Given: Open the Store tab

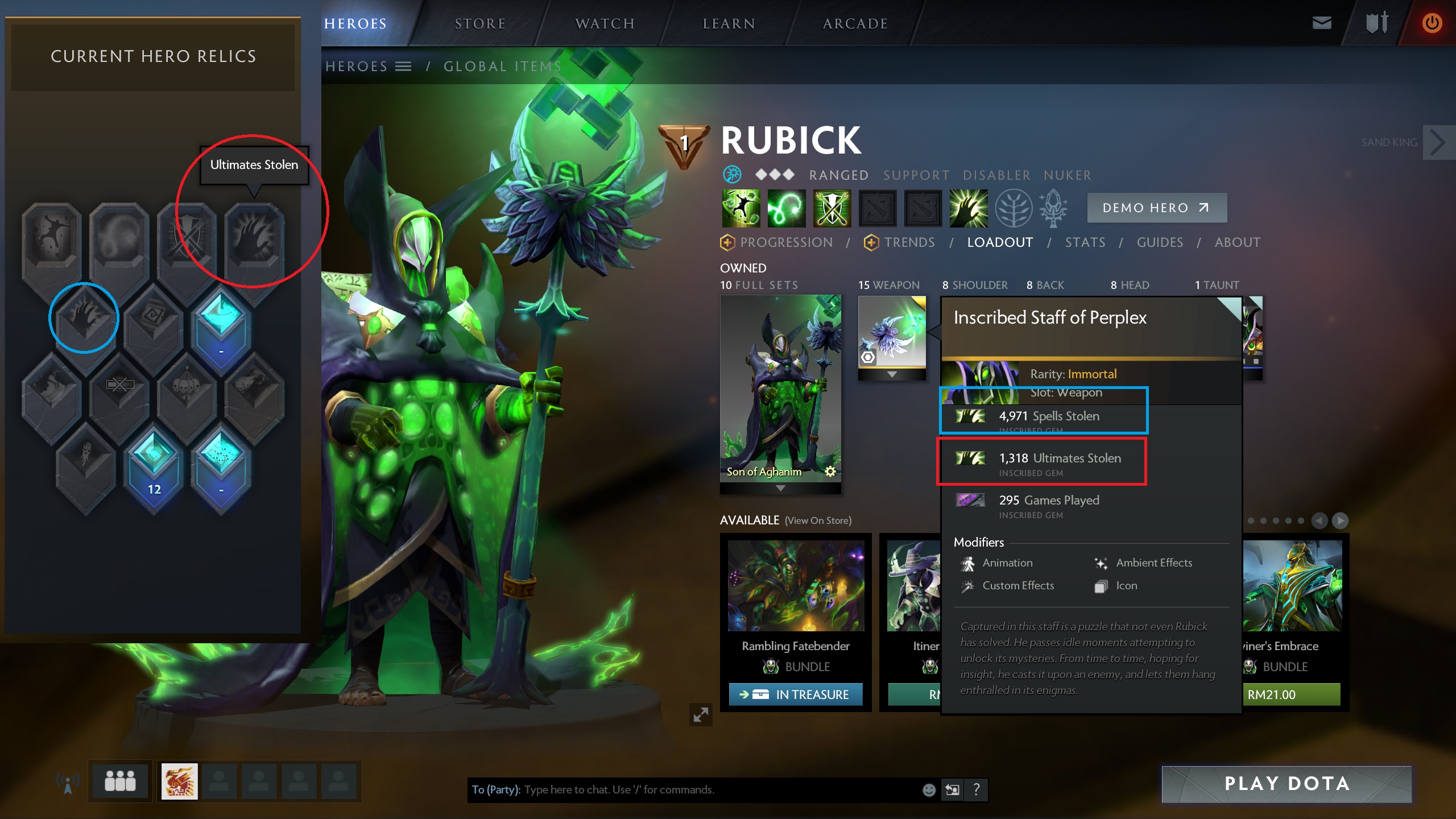Looking at the screenshot, I should pos(480,24).
